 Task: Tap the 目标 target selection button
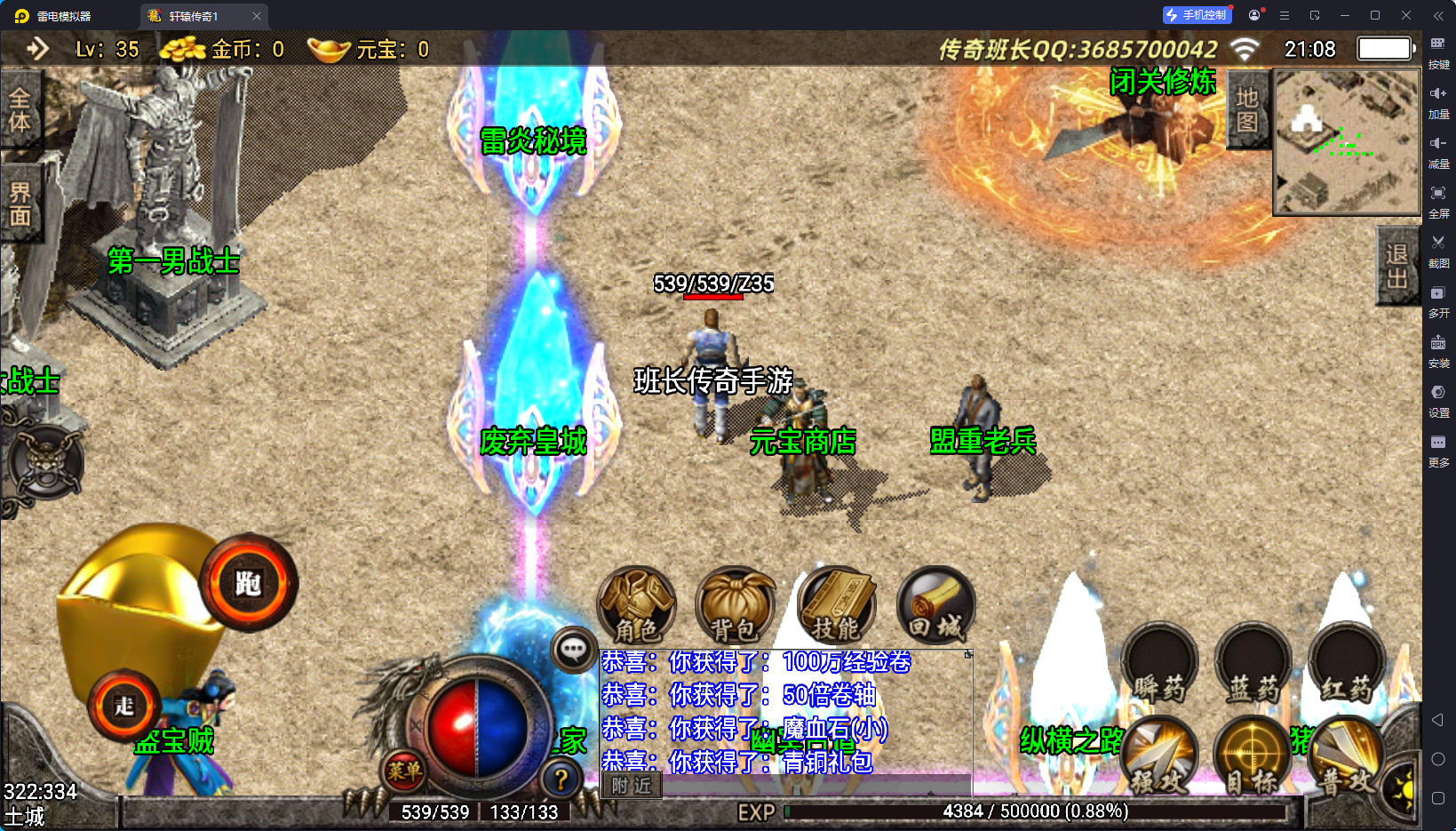1253,757
